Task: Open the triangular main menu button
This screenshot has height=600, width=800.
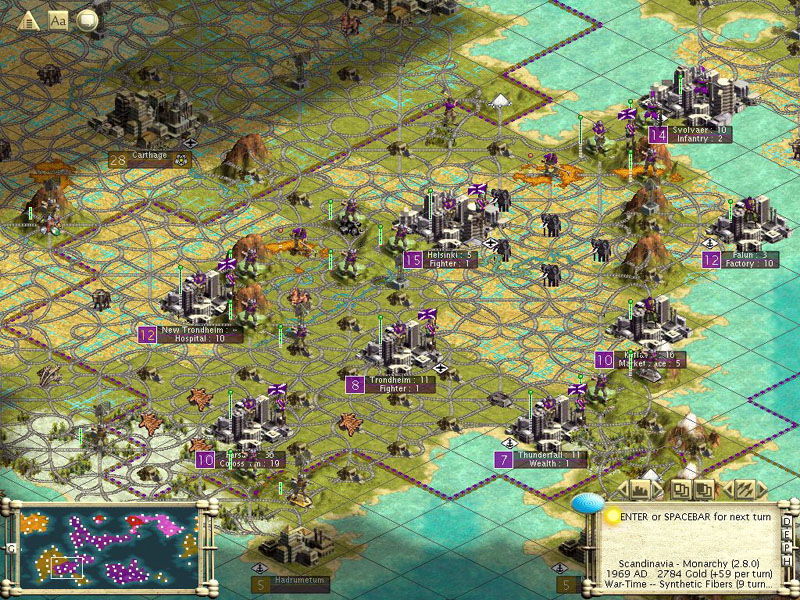Action: tap(28, 19)
